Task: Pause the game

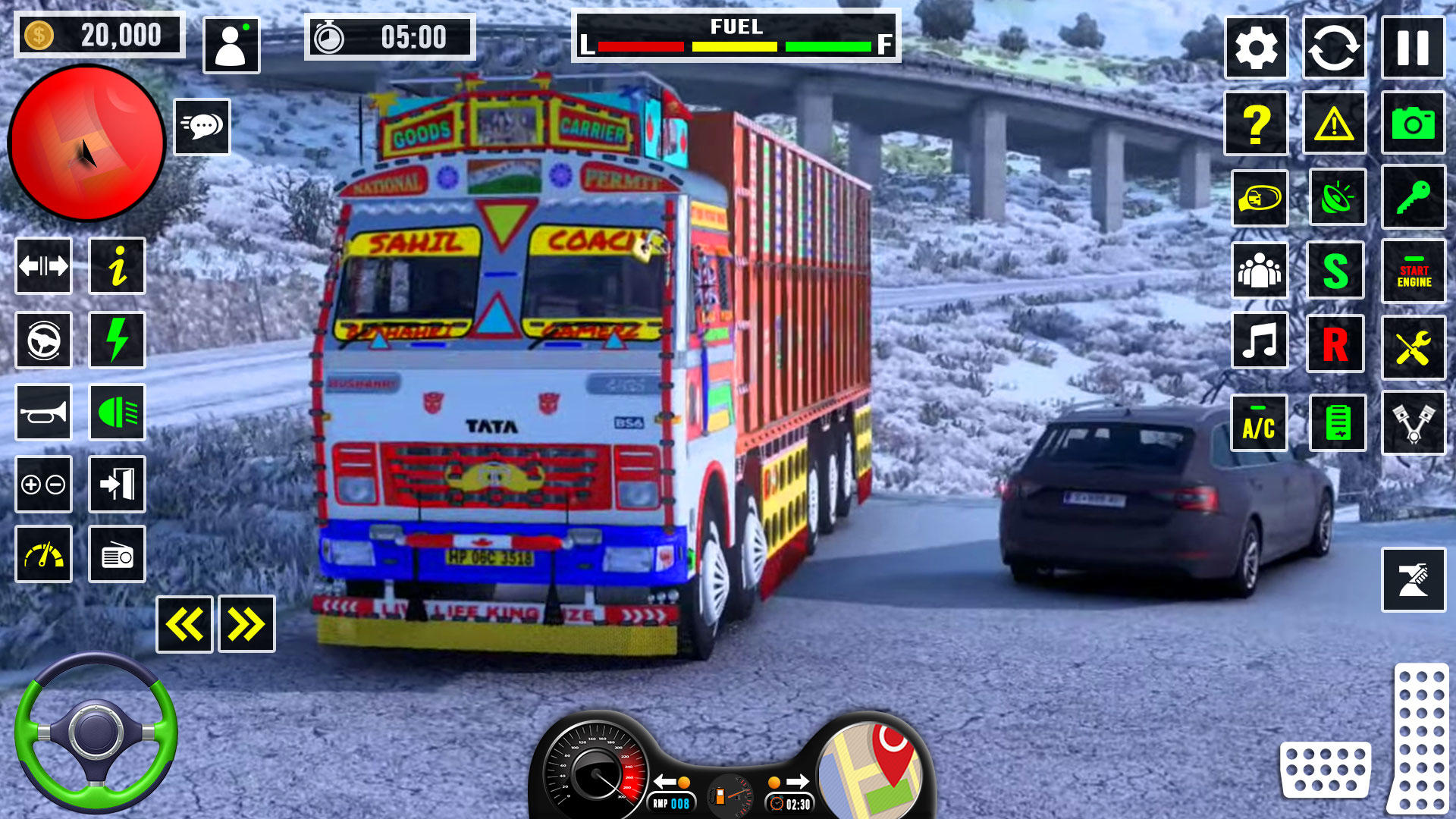Action: (x=1414, y=47)
